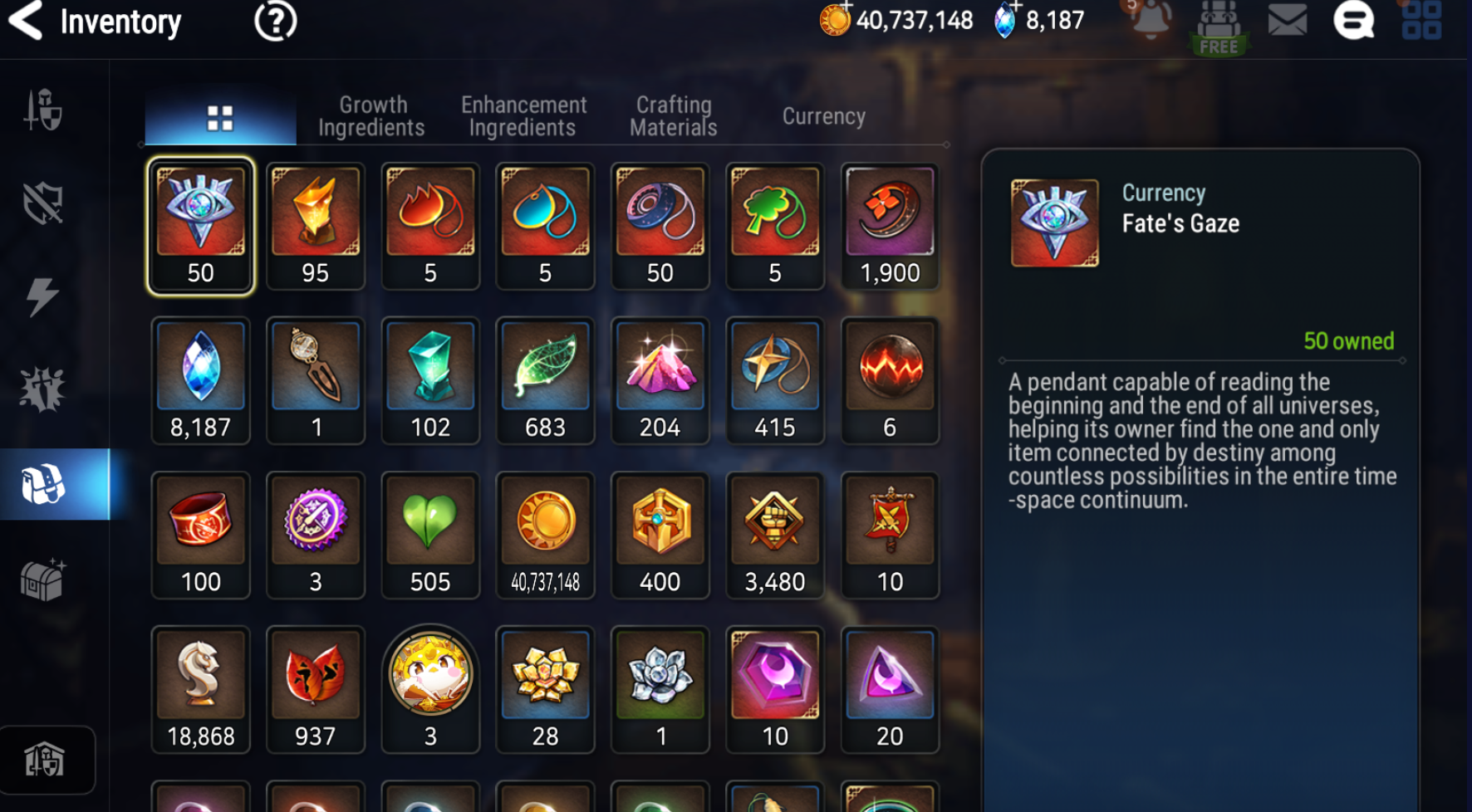Open the treasure chest sidebar category
Image resolution: width=1472 pixels, height=812 pixels.
click(x=43, y=579)
